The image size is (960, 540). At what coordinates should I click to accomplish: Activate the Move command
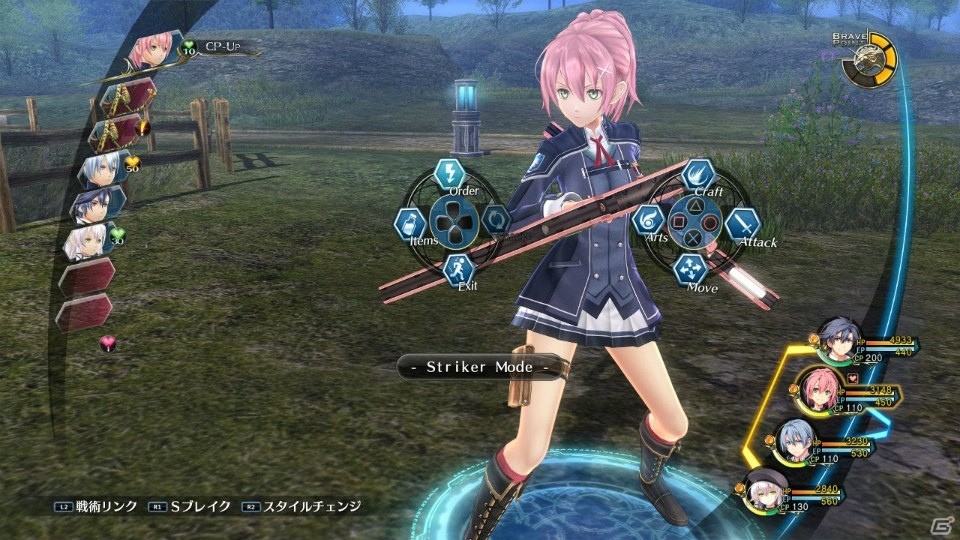point(690,267)
